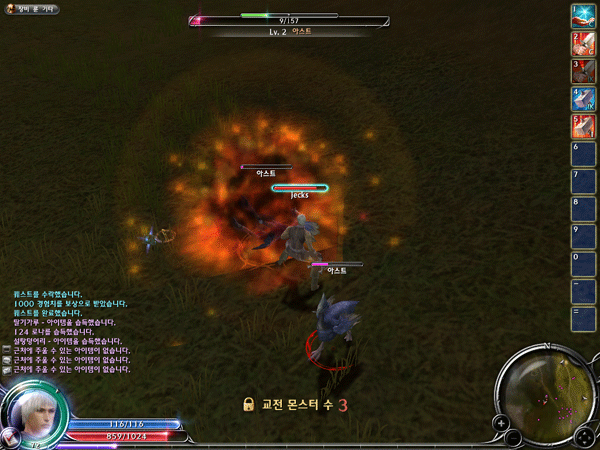Zoom out the minimap with the minus button
Image resolution: width=600 pixels, height=450 pixels.
pyautogui.click(x=513, y=438)
